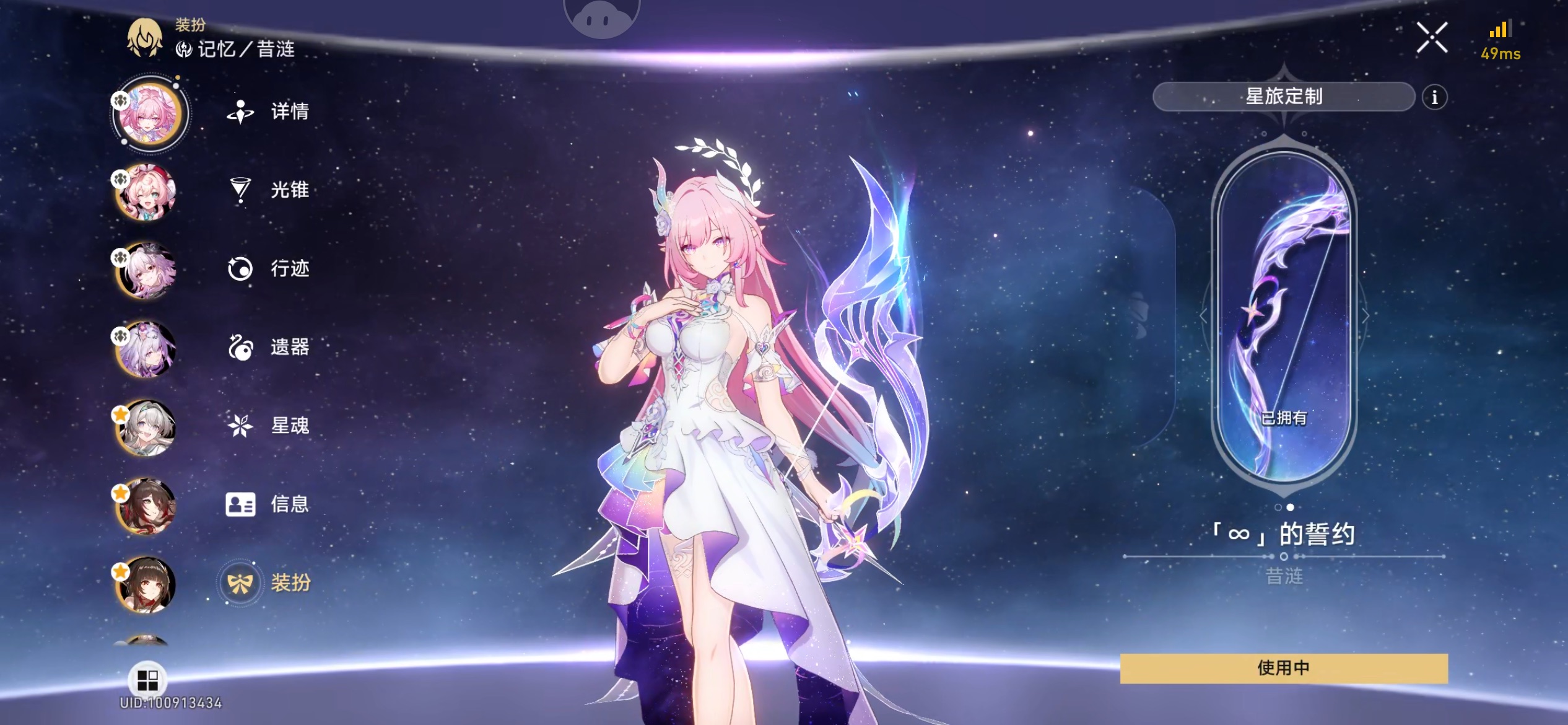Select the bow outfit card marked 已拥有

[x=1284, y=316]
